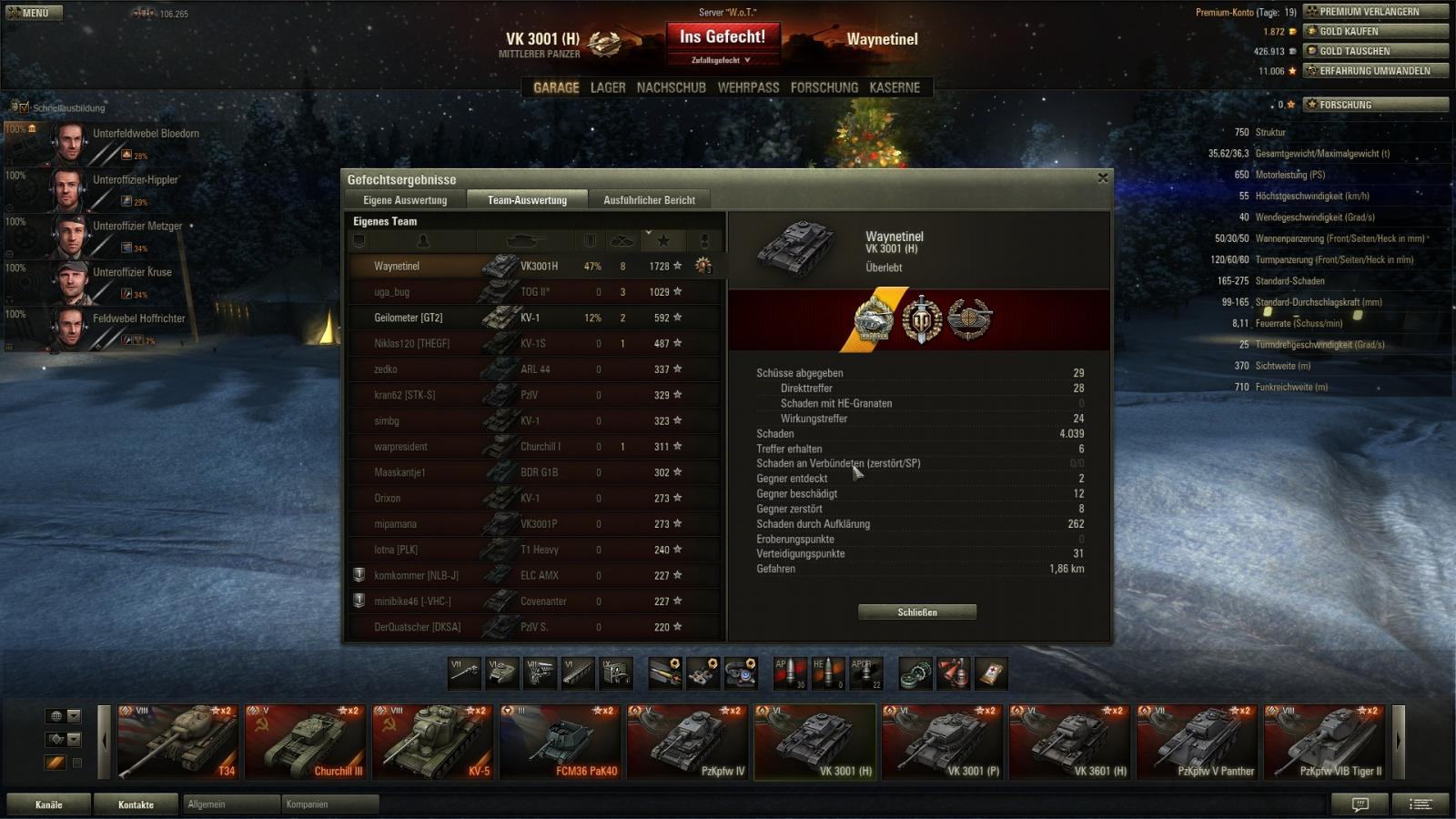The image size is (1456, 819).
Task: Start battle with Ins Gefecht! button
Action: (723, 38)
